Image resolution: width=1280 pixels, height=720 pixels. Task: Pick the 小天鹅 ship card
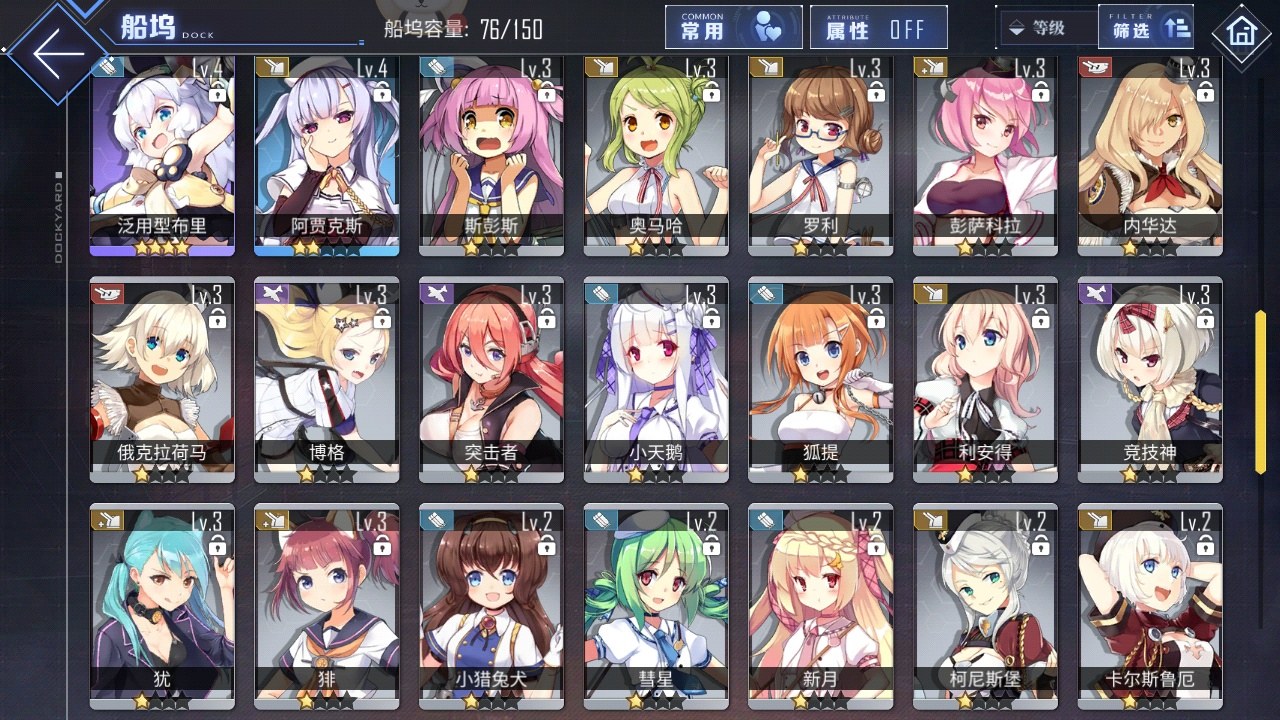pyautogui.click(x=656, y=380)
